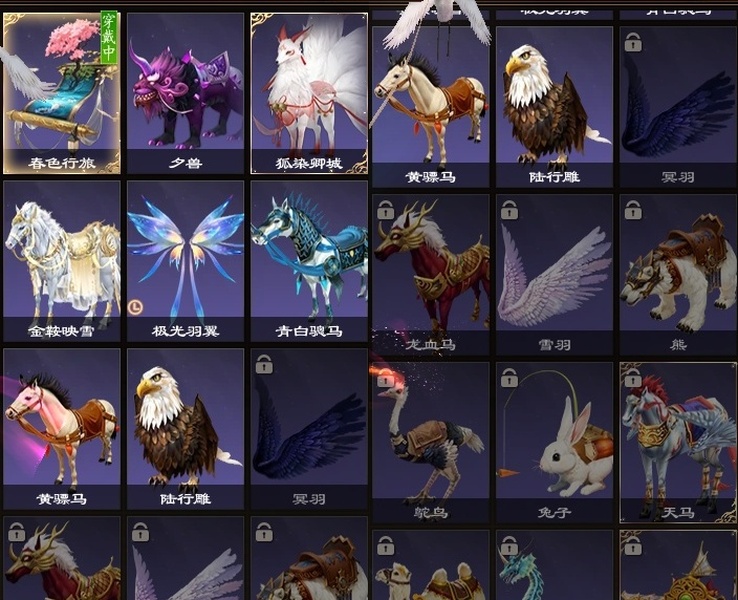Choose the locked 鸵鸟 ostrich mount
Viewport: 738px width, 600px height.
pos(430,440)
